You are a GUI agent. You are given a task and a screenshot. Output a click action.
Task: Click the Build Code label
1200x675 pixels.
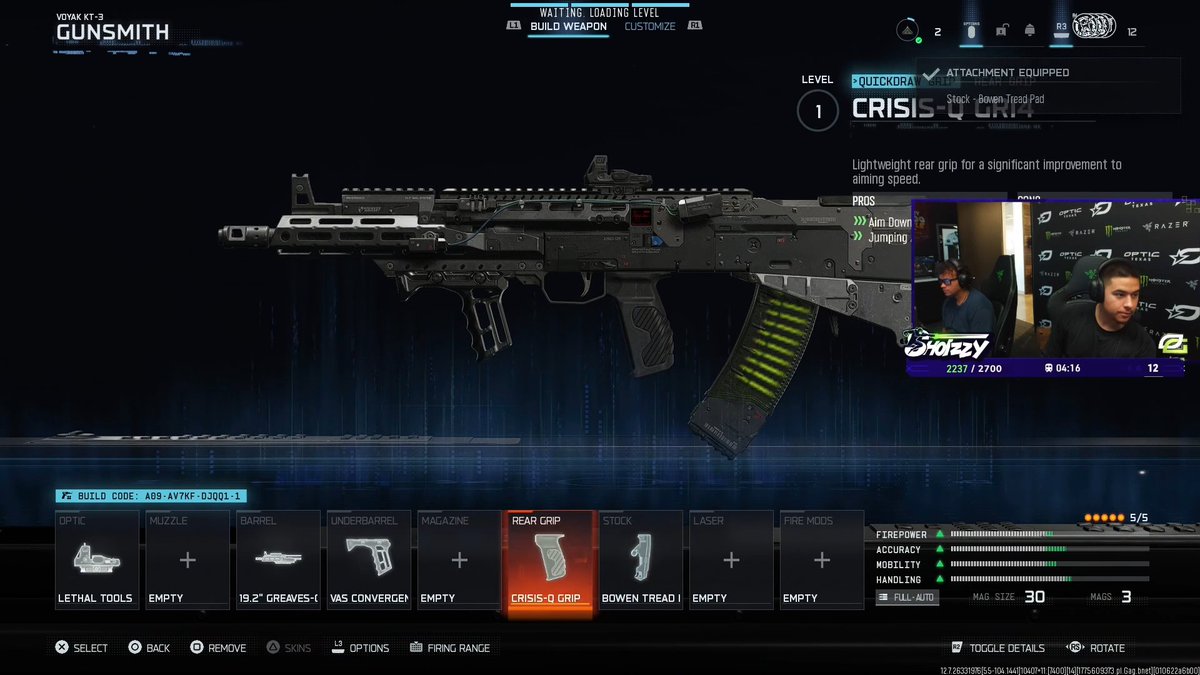click(x=150, y=496)
